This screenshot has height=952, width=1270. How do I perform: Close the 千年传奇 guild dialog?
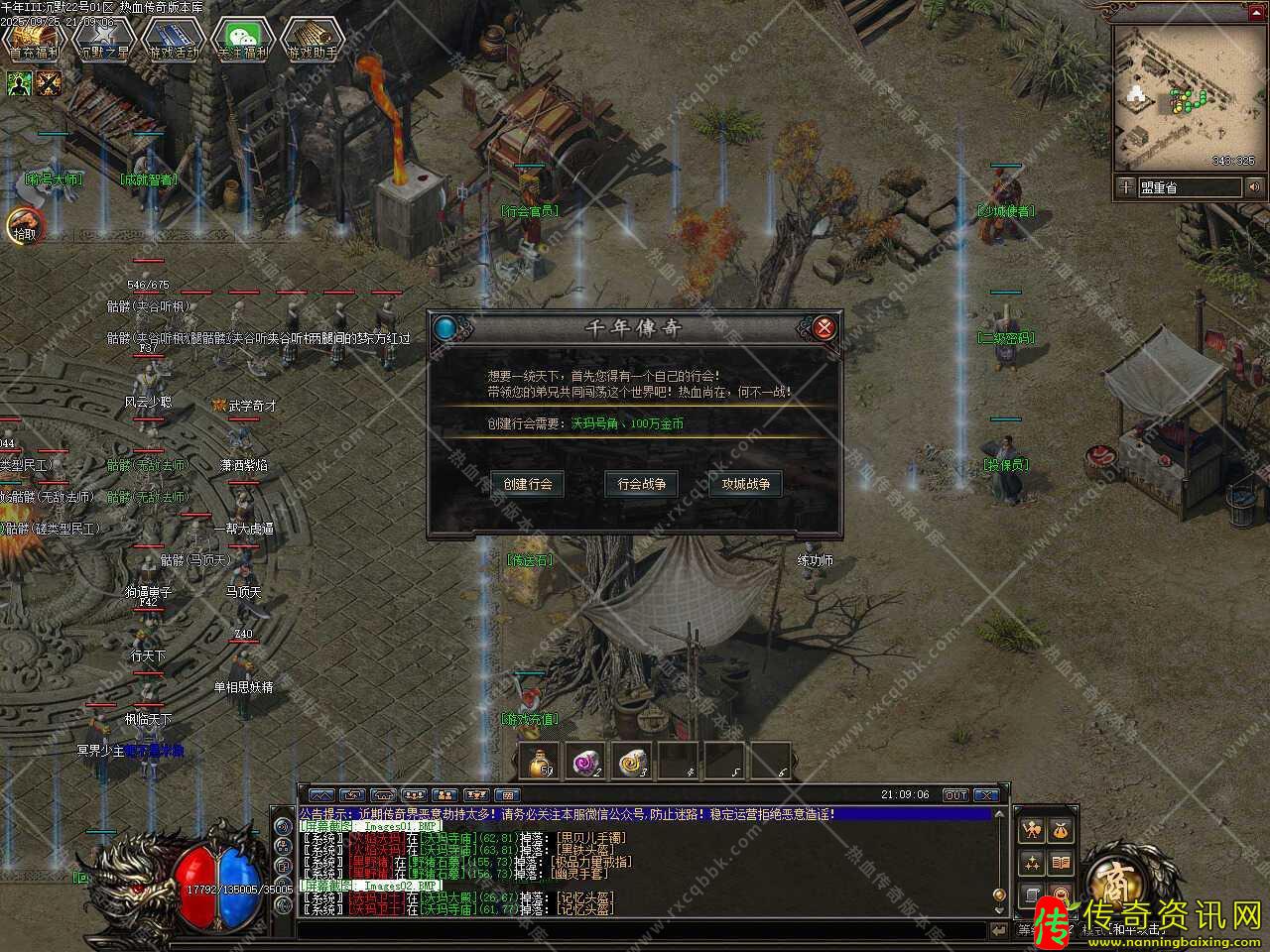tap(824, 327)
